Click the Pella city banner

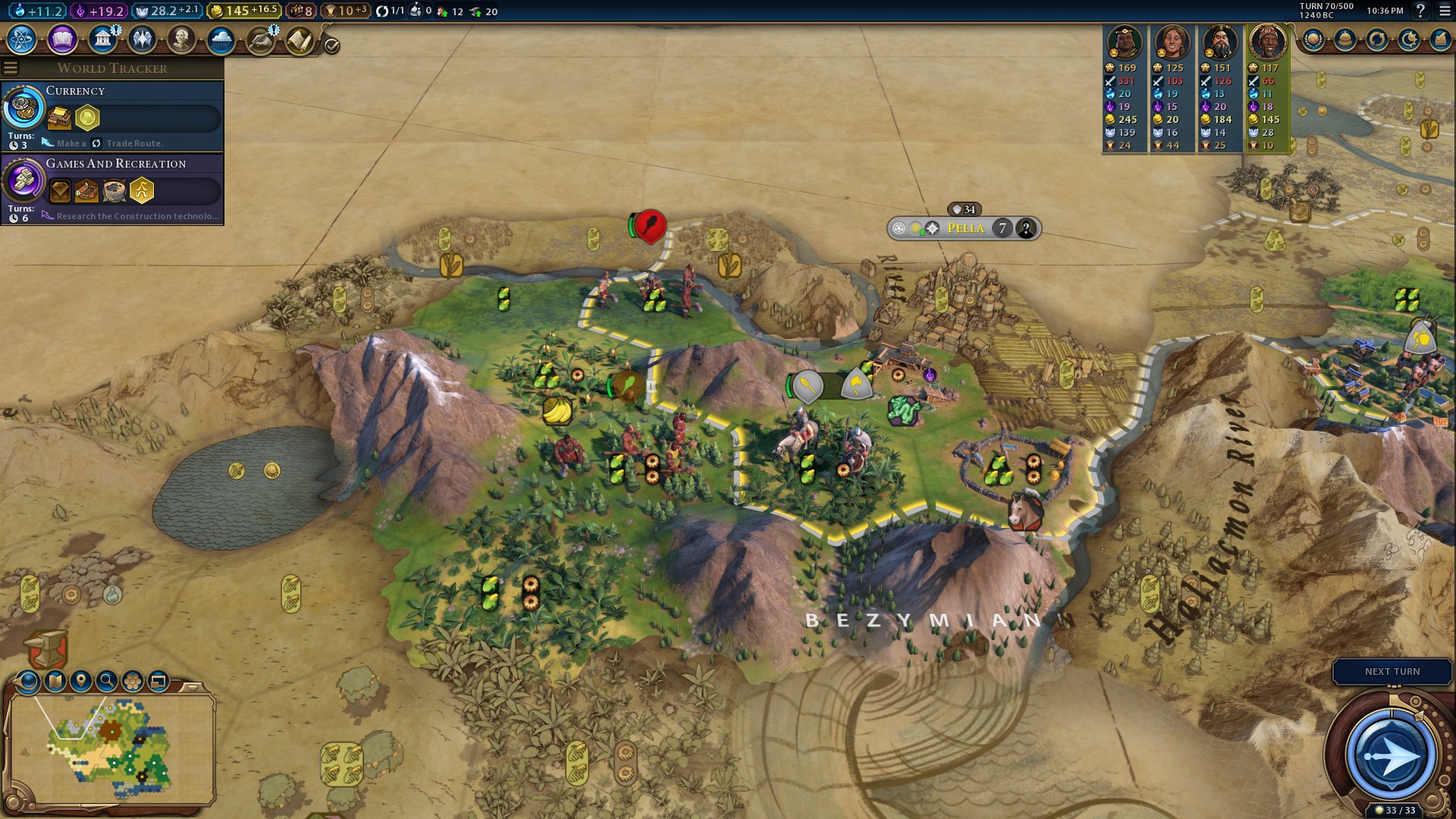point(965,228)
